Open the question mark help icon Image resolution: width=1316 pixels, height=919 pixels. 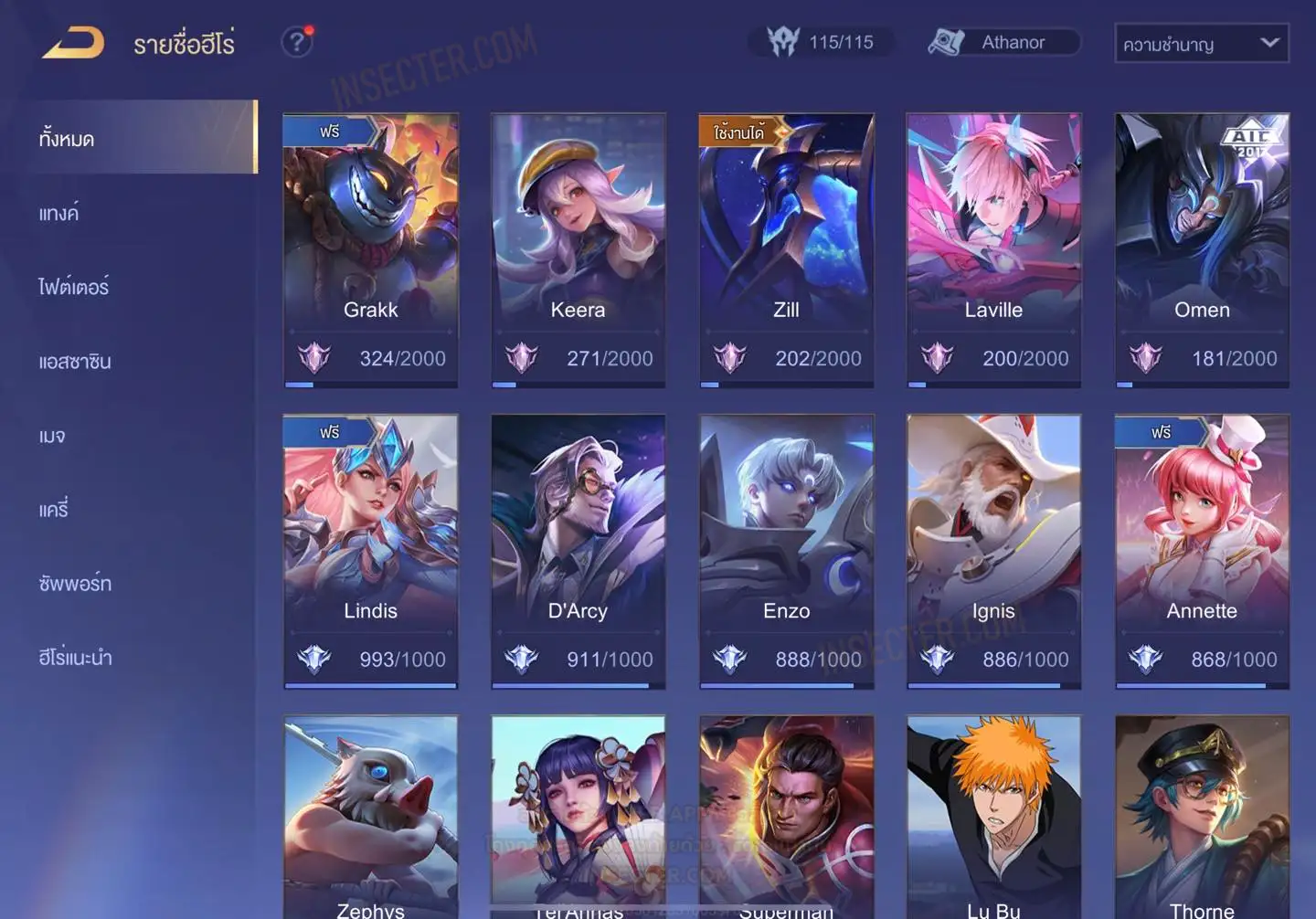click(x=297, y=42)
